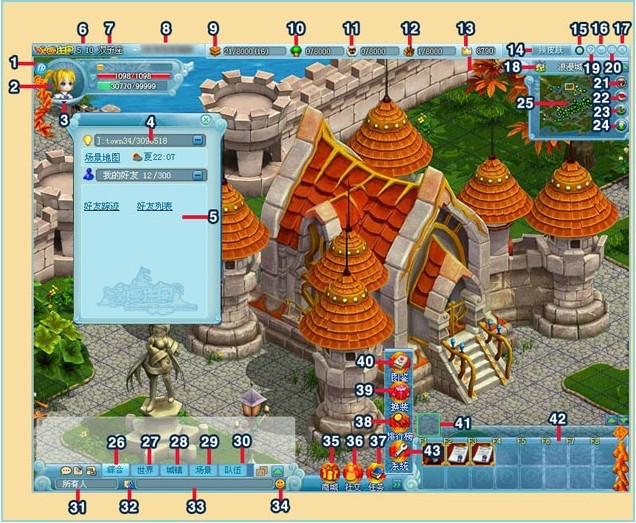
Task: Switch to the 综合 chat tab
Action: click(x=117, y=469)
